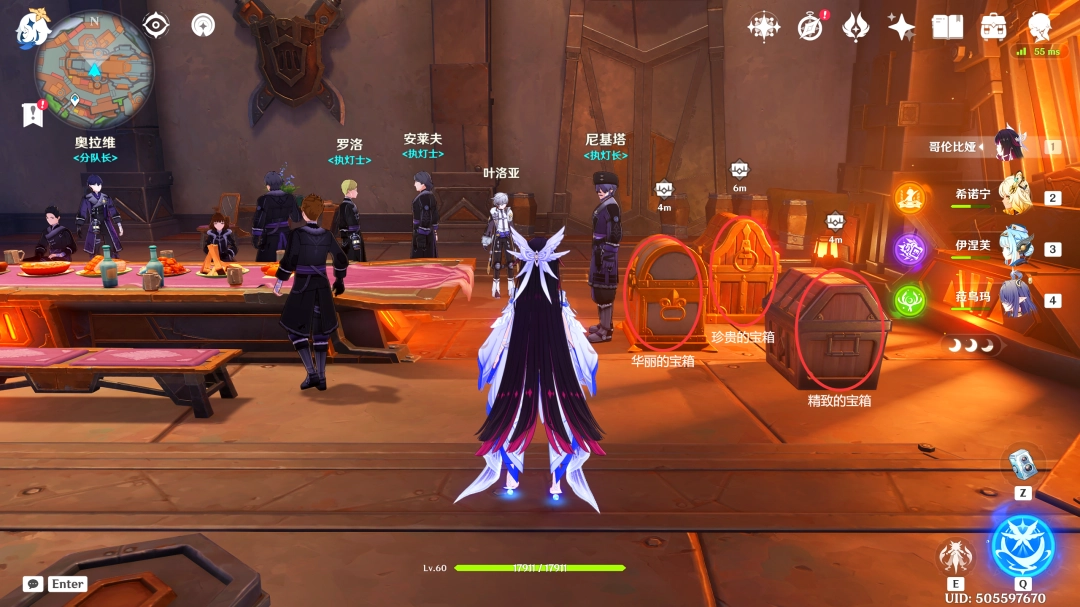Activate the eye-shaped elemental sight icon
The height and width of the screenshot is (607, 1080).
click(x=156, y=25)
